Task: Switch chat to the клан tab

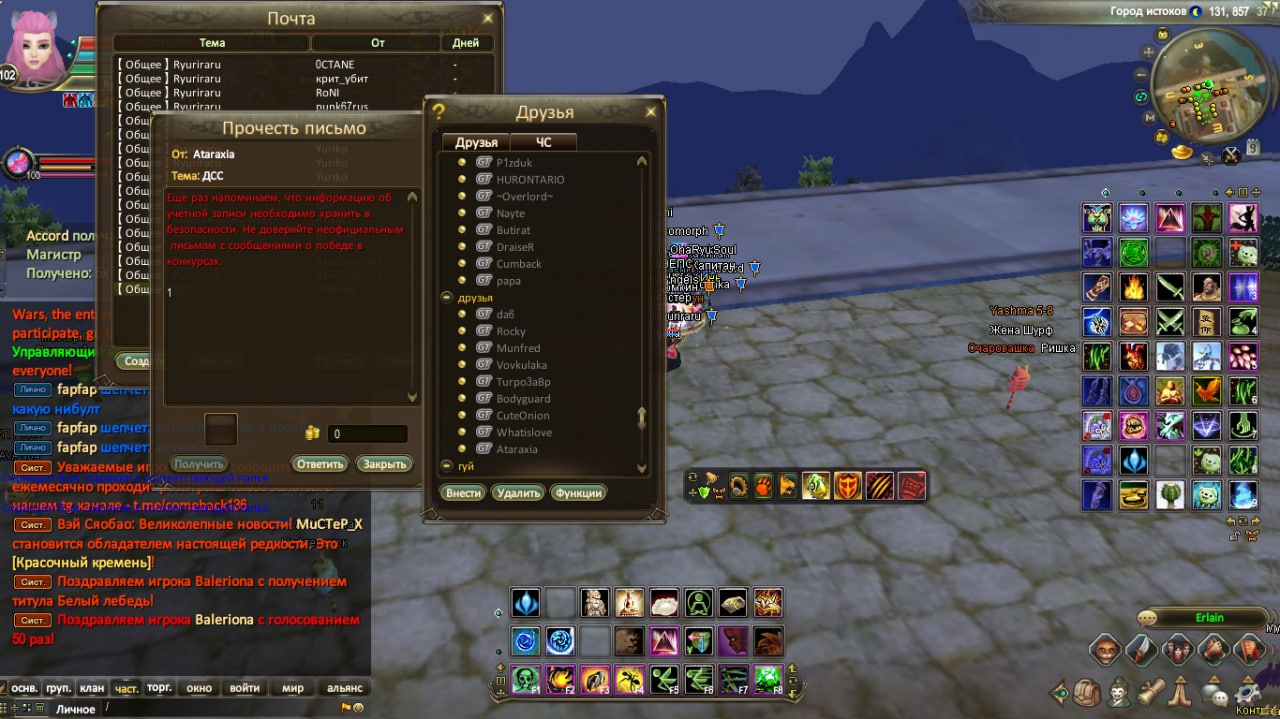Action: pyautogui.click(x=92, y=688)
